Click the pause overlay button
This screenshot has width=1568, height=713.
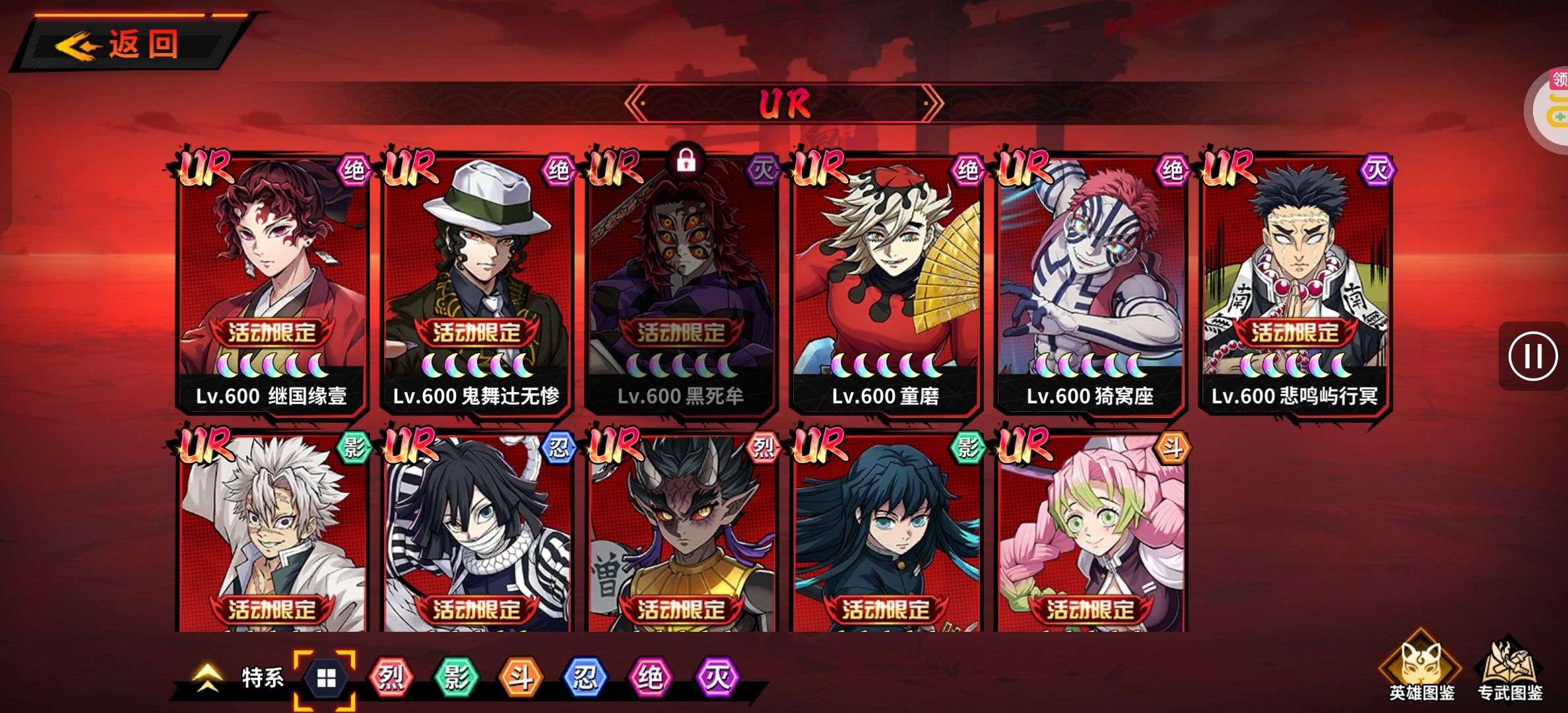[1532, 356]
